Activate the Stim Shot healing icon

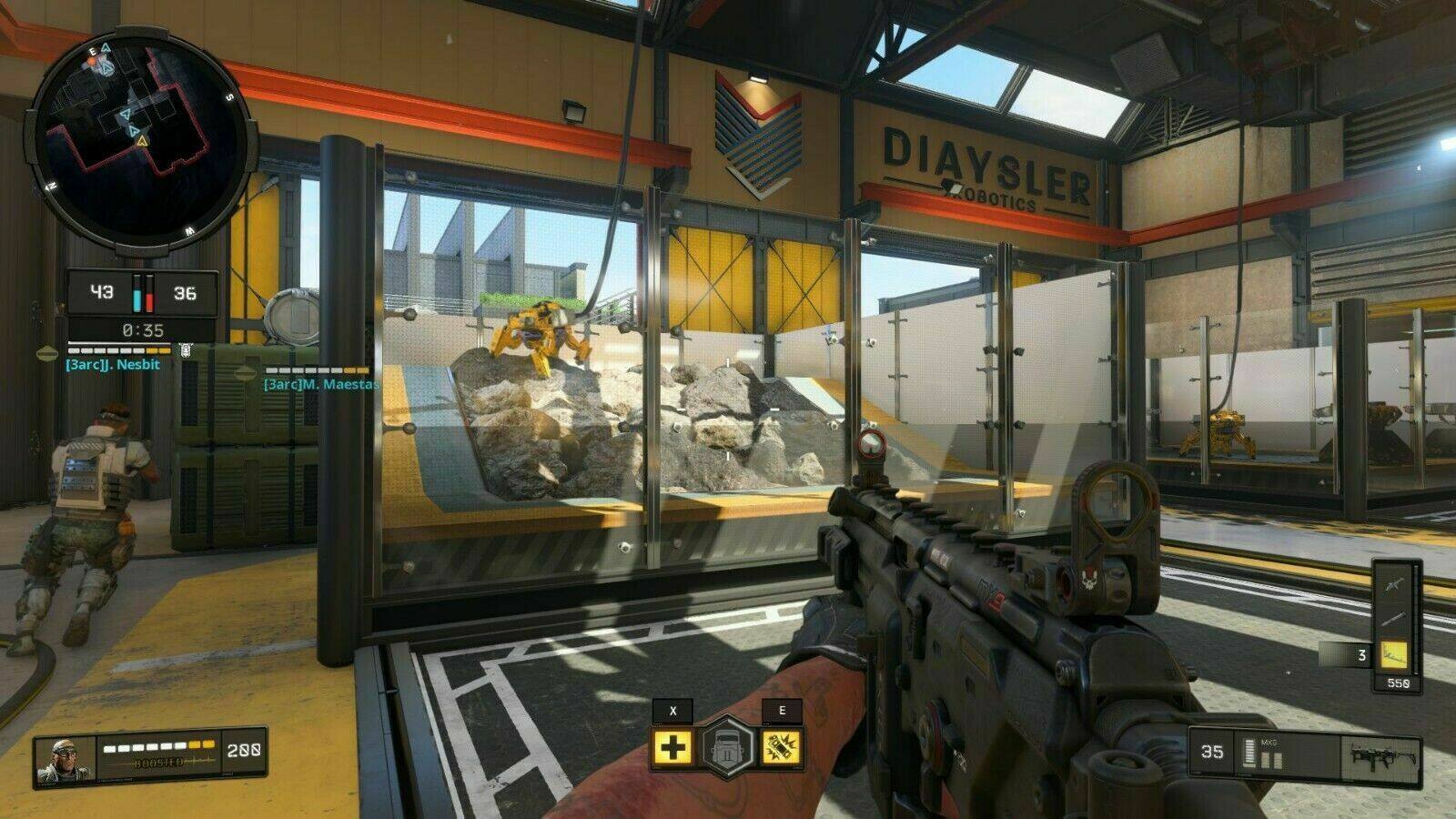(672, 747)
